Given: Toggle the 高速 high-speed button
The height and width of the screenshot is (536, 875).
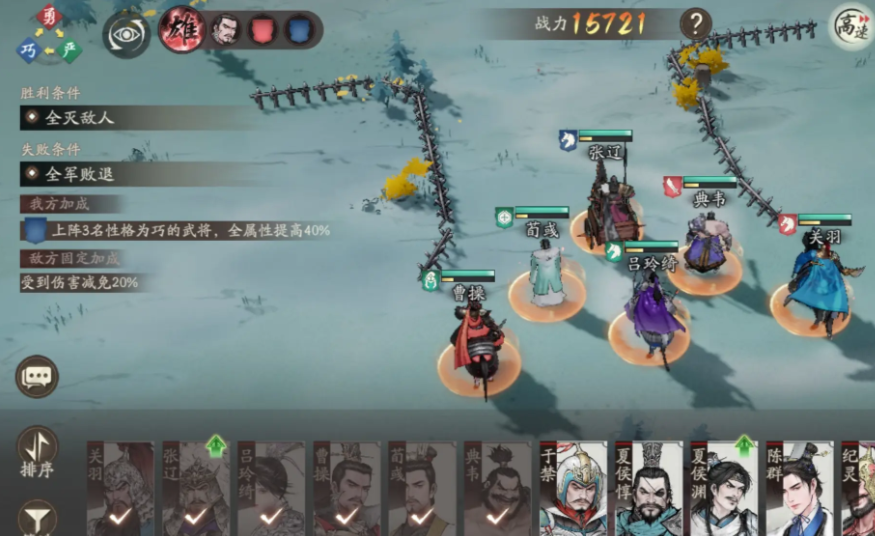Looking at the screenshot, I should pyautogui.click(x=851, y=26).
